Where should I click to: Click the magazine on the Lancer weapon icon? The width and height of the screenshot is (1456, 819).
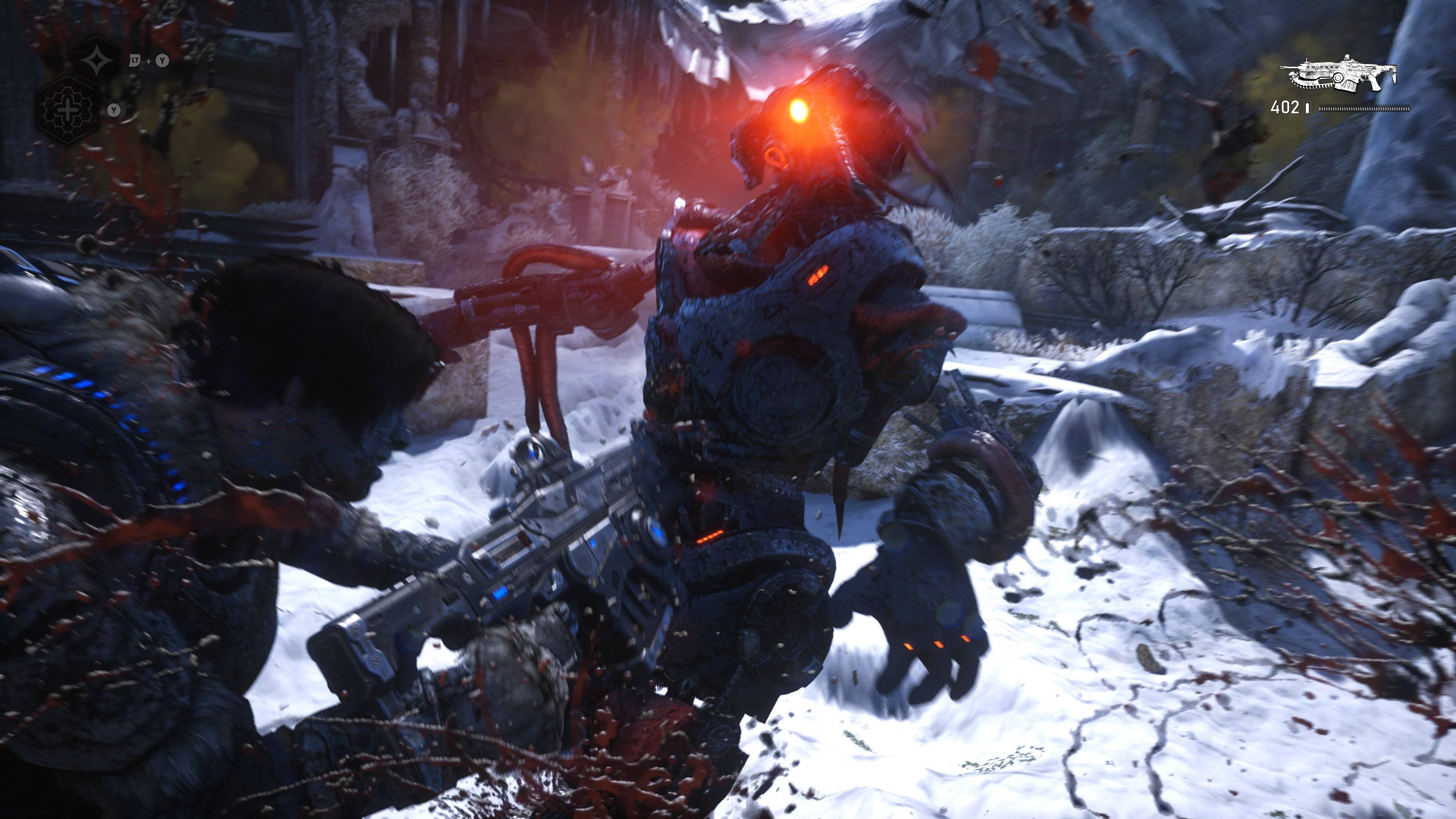click(1348, 86)
